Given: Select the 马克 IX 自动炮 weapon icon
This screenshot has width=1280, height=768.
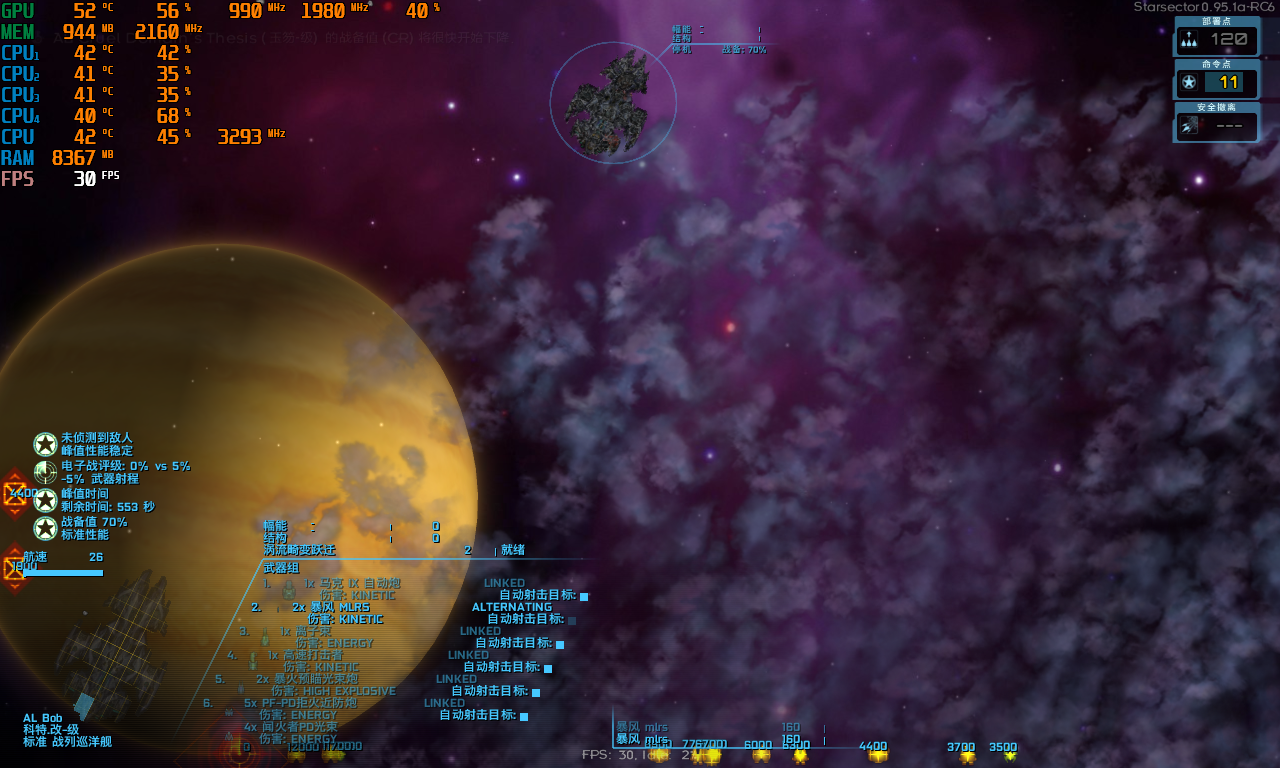Looking at the screenshot, I should pyautogui.click(x=288, y=591).
